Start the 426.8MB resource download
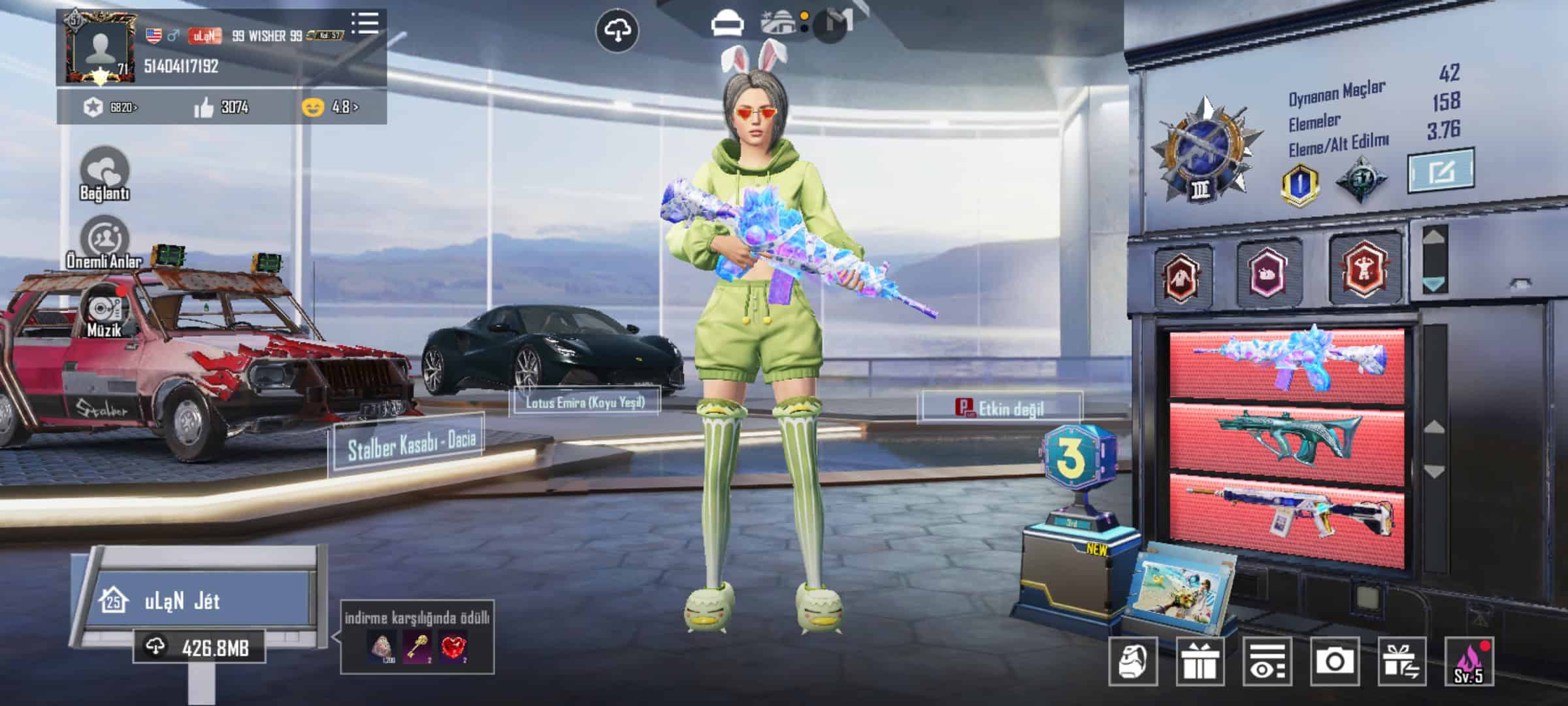The image size is (1568, 706). 200,648
